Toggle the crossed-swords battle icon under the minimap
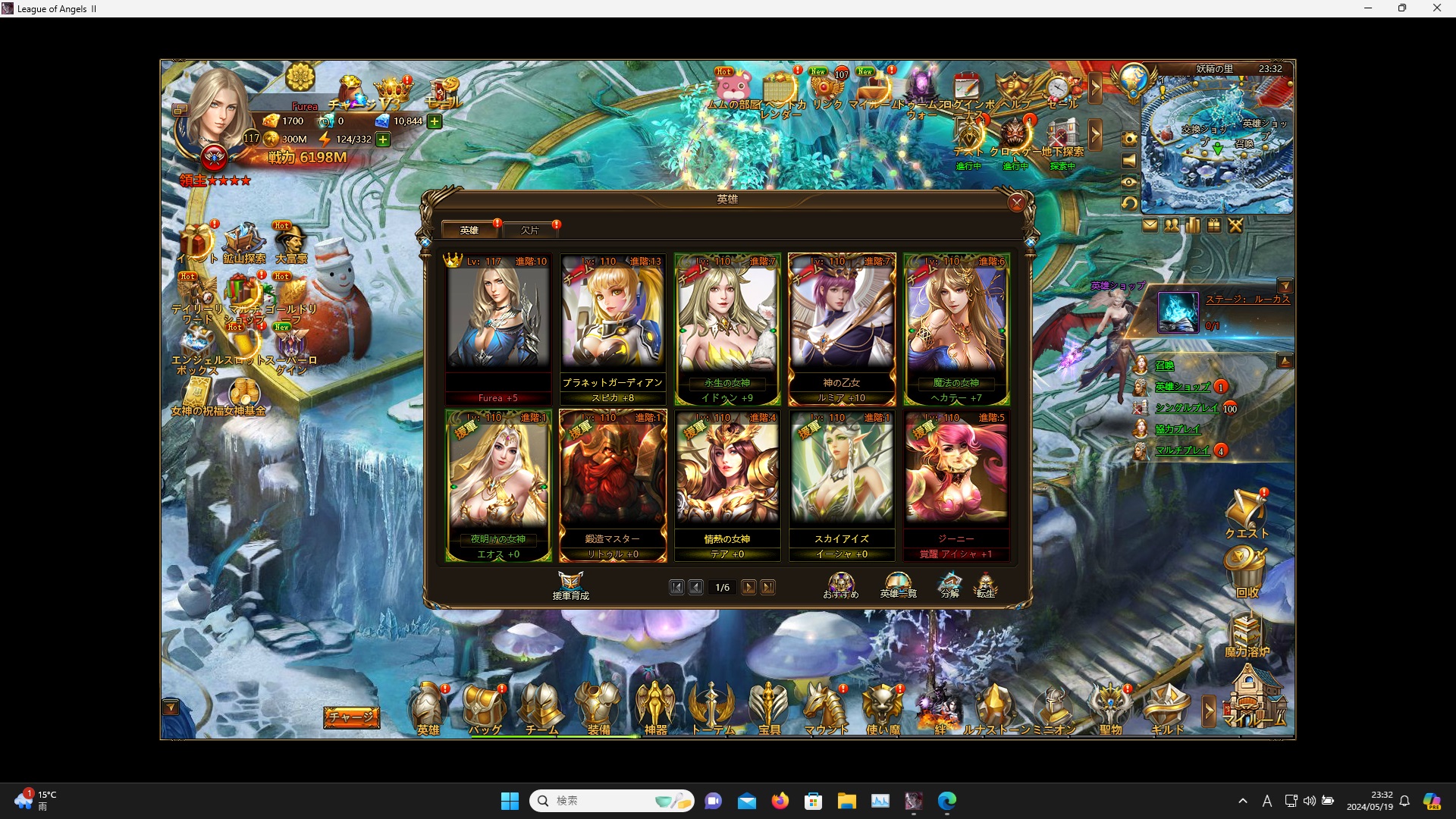The width and height of the screenshot is (1456, 819). pos(1235,225)
